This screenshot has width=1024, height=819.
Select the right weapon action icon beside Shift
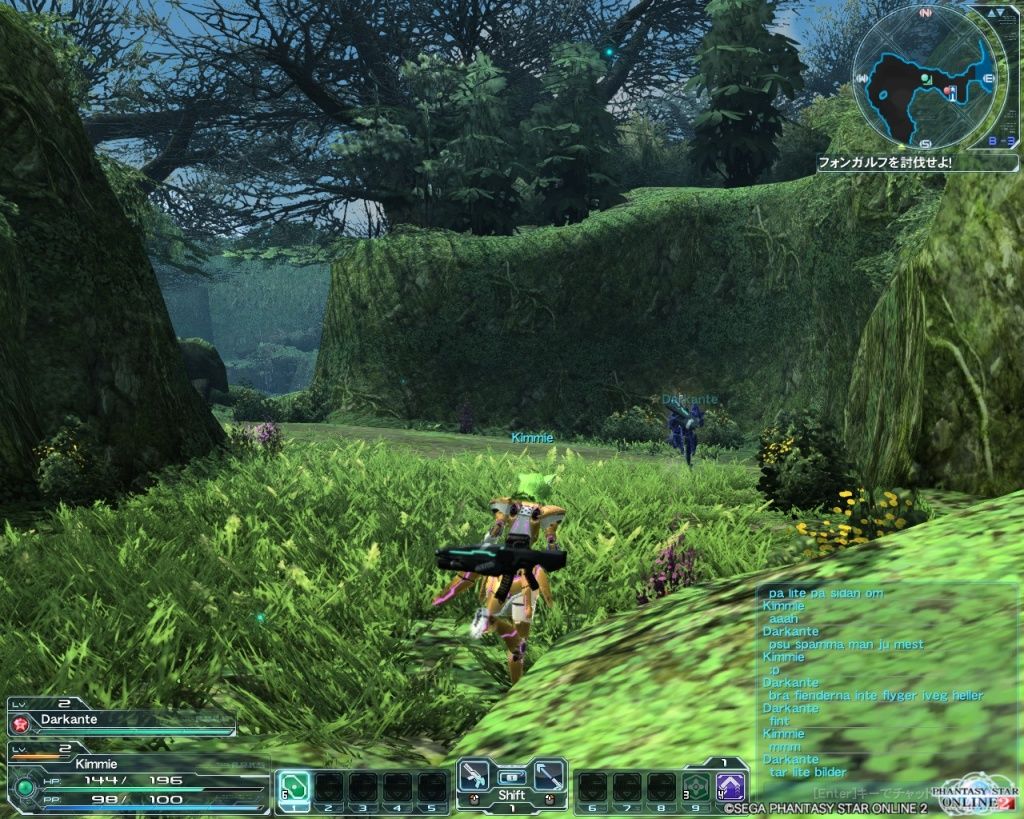pos(549,777)
